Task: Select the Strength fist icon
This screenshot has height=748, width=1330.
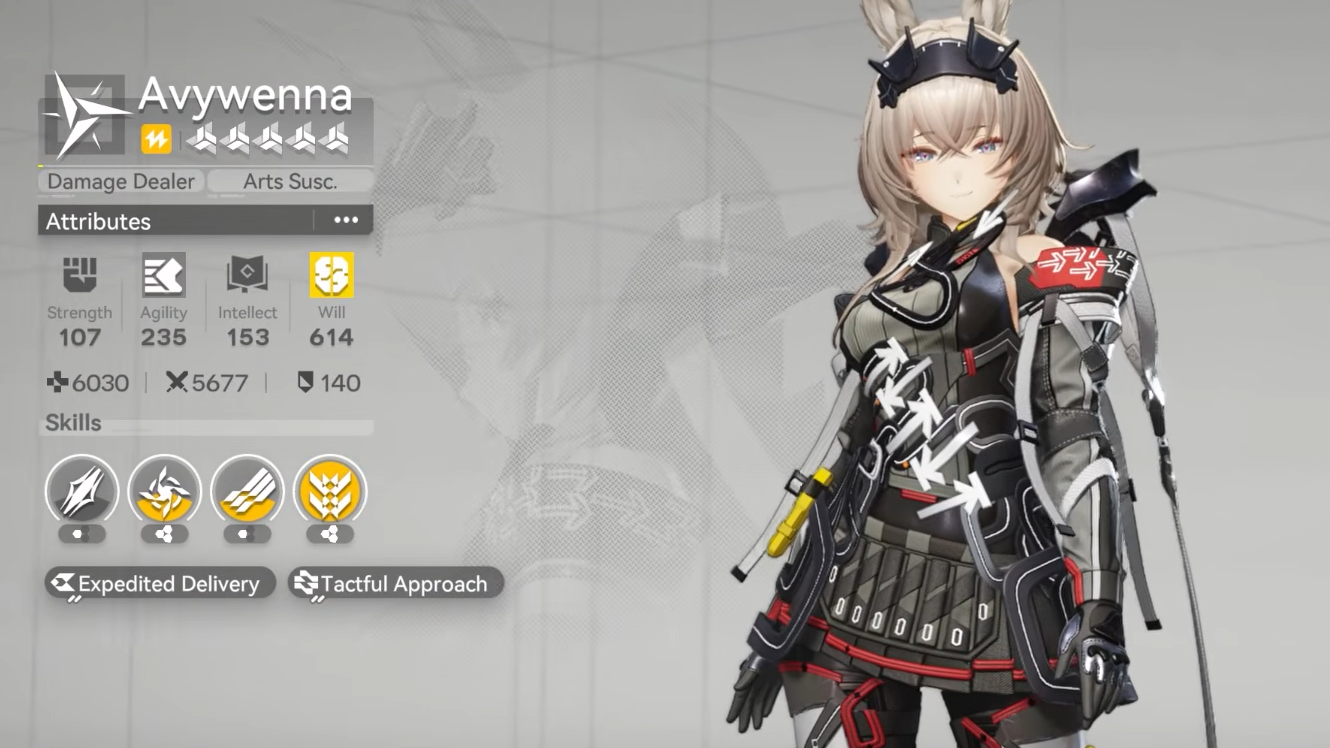Action: [x=80, y=275]
